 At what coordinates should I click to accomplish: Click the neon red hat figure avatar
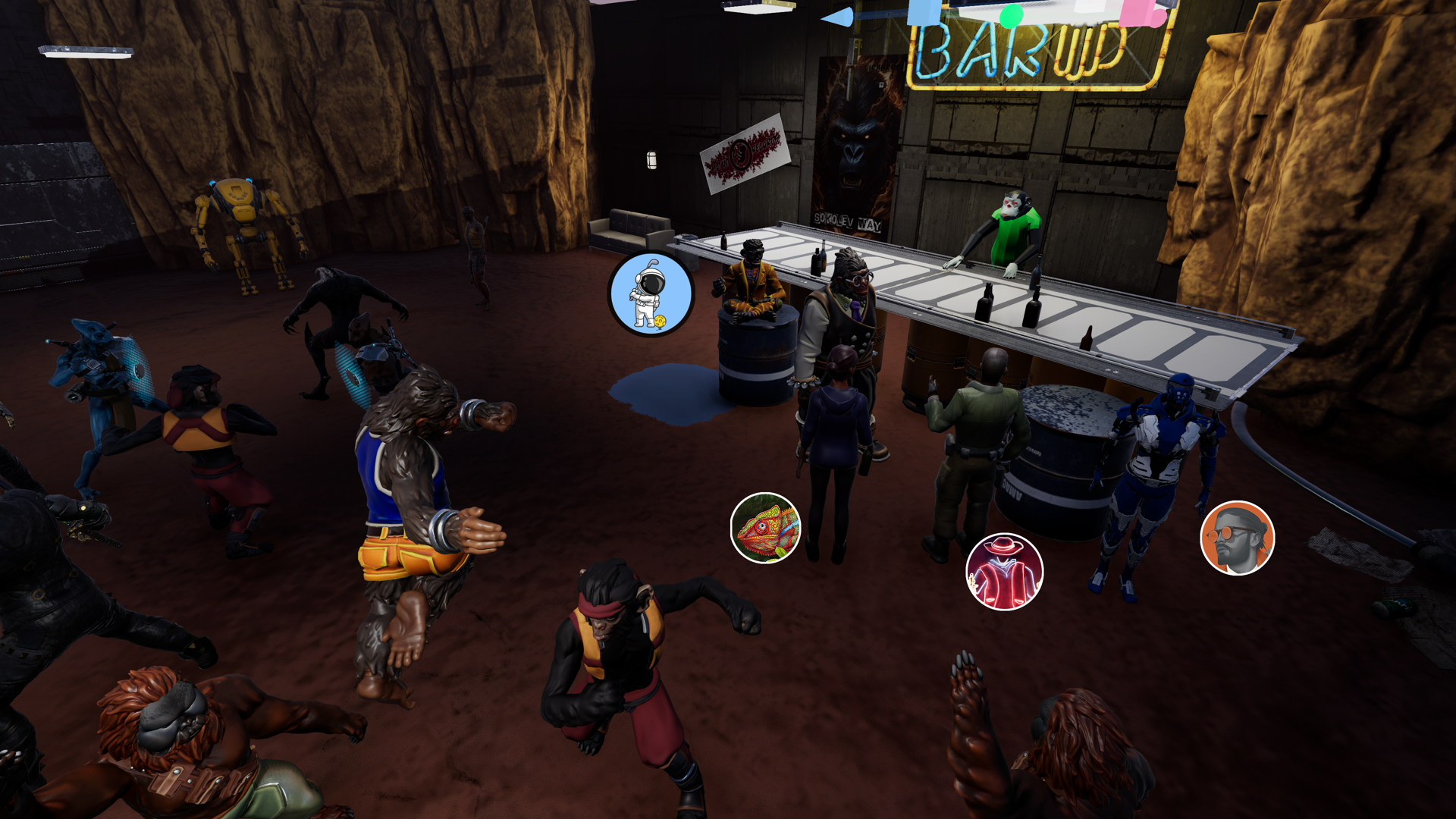1004,572
